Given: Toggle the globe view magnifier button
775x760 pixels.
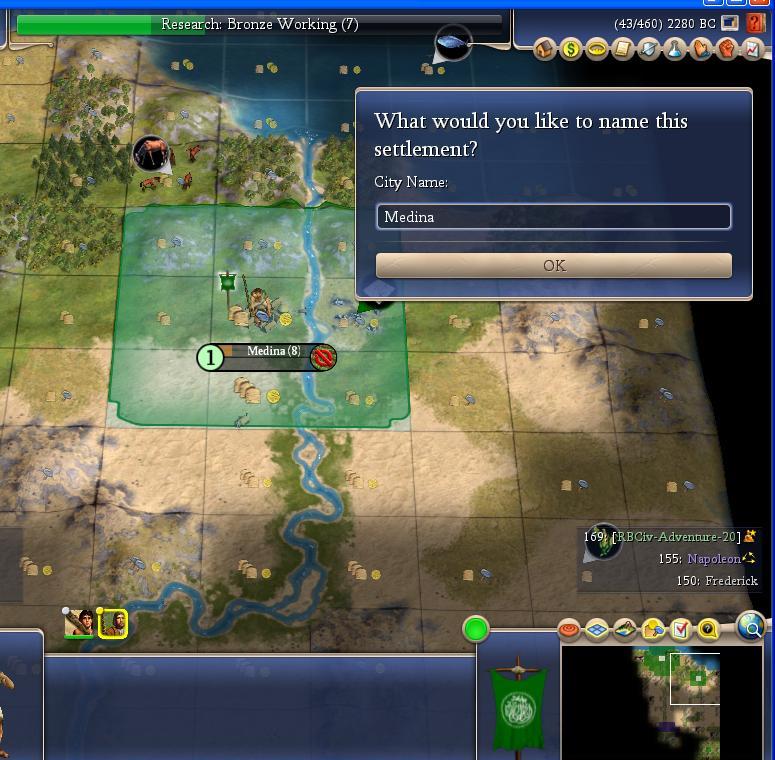Looking at the screenshot, I should [751, 627].
